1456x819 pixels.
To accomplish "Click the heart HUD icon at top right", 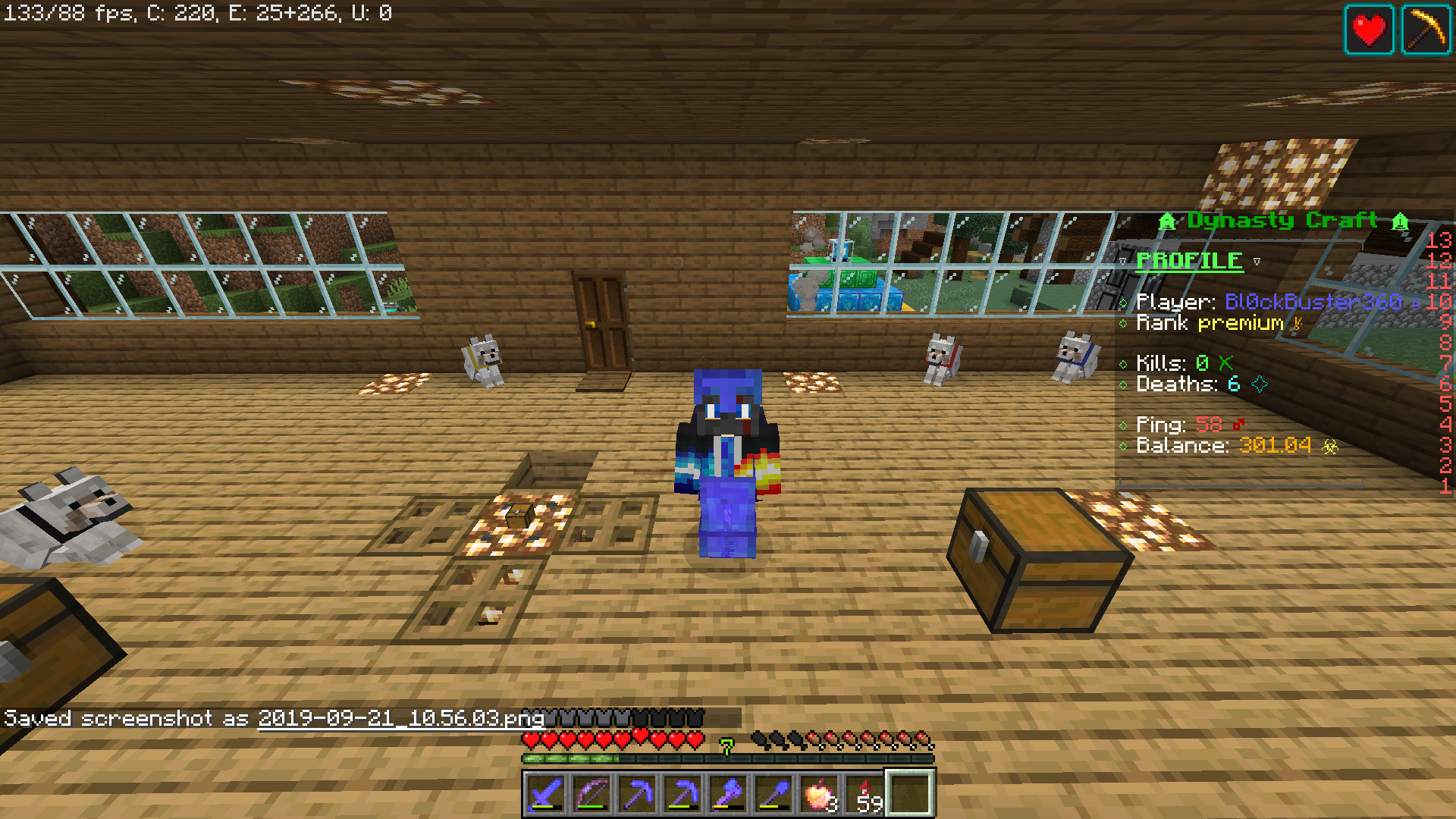I will tap(1369, 30).
